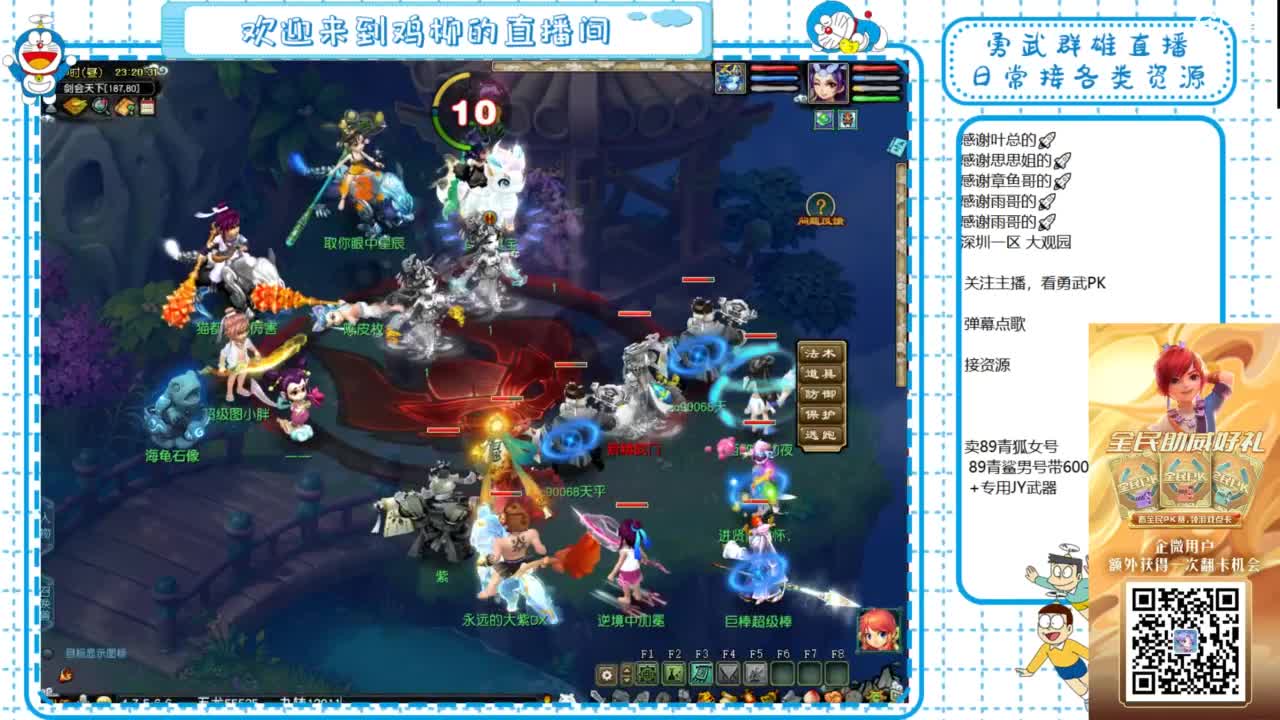Expand the stepper arrows next to the gear icon
This screenshot has width=1280, height=720.
click(x=627, y=673)
